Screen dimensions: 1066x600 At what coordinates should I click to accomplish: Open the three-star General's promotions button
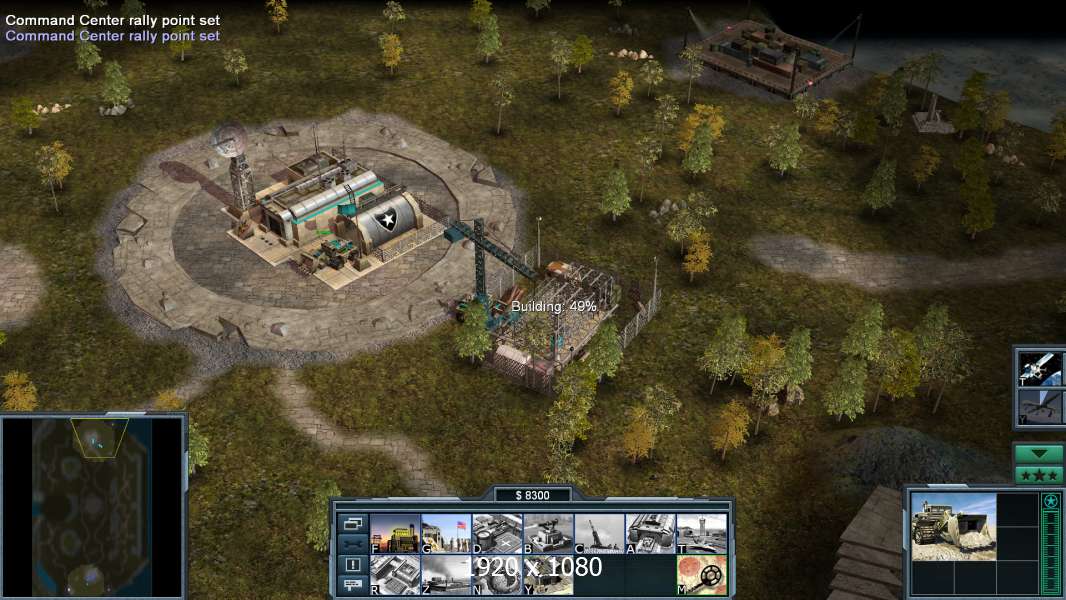(x=1039, y=475)
